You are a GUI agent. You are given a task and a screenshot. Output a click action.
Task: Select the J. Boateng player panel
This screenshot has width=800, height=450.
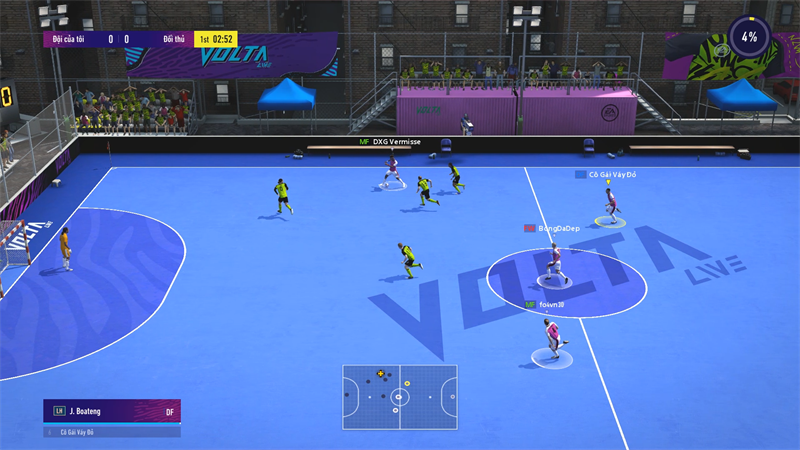point(112,410)
